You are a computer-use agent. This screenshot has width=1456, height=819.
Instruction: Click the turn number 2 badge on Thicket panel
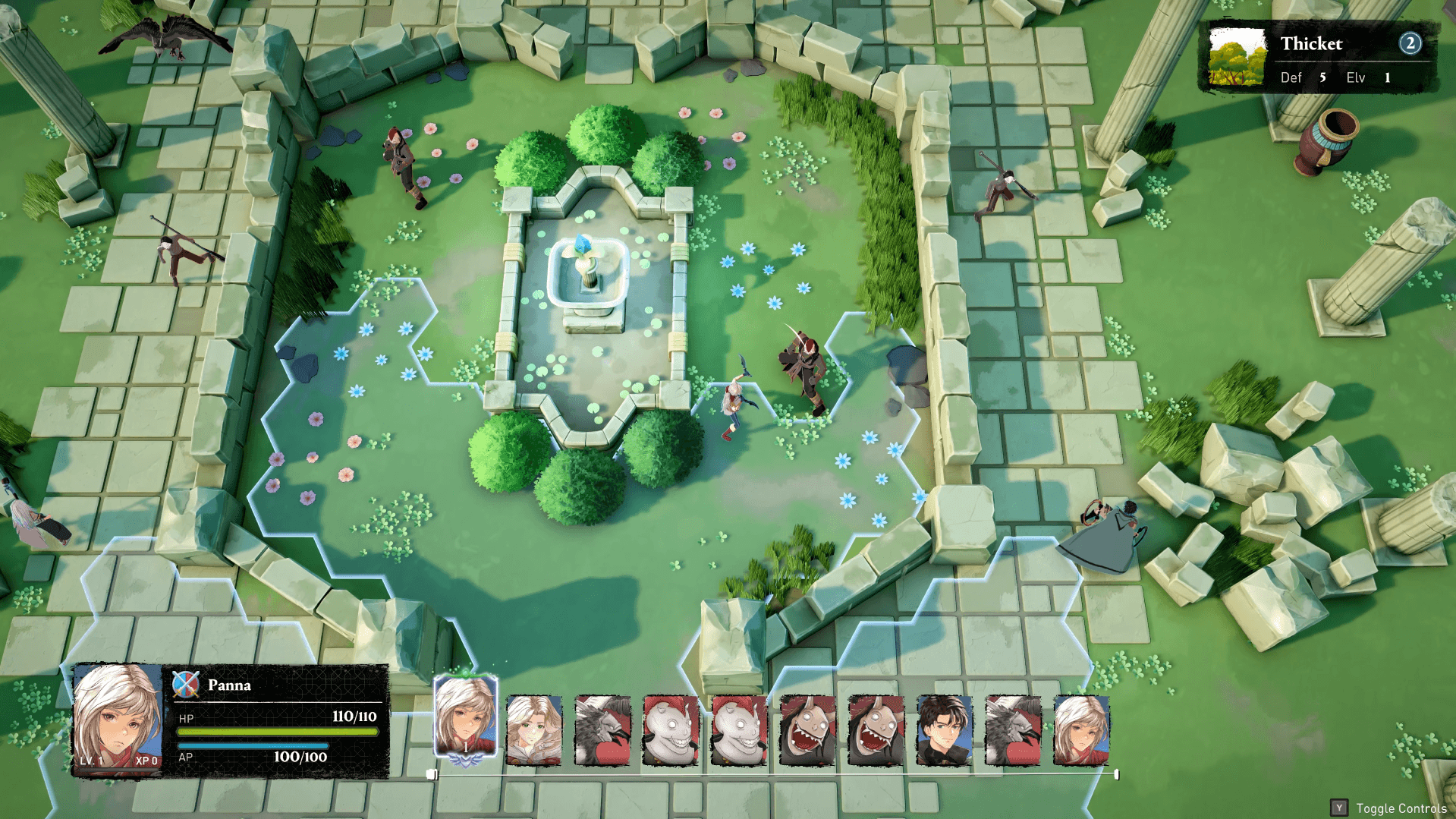[1410, 44]
